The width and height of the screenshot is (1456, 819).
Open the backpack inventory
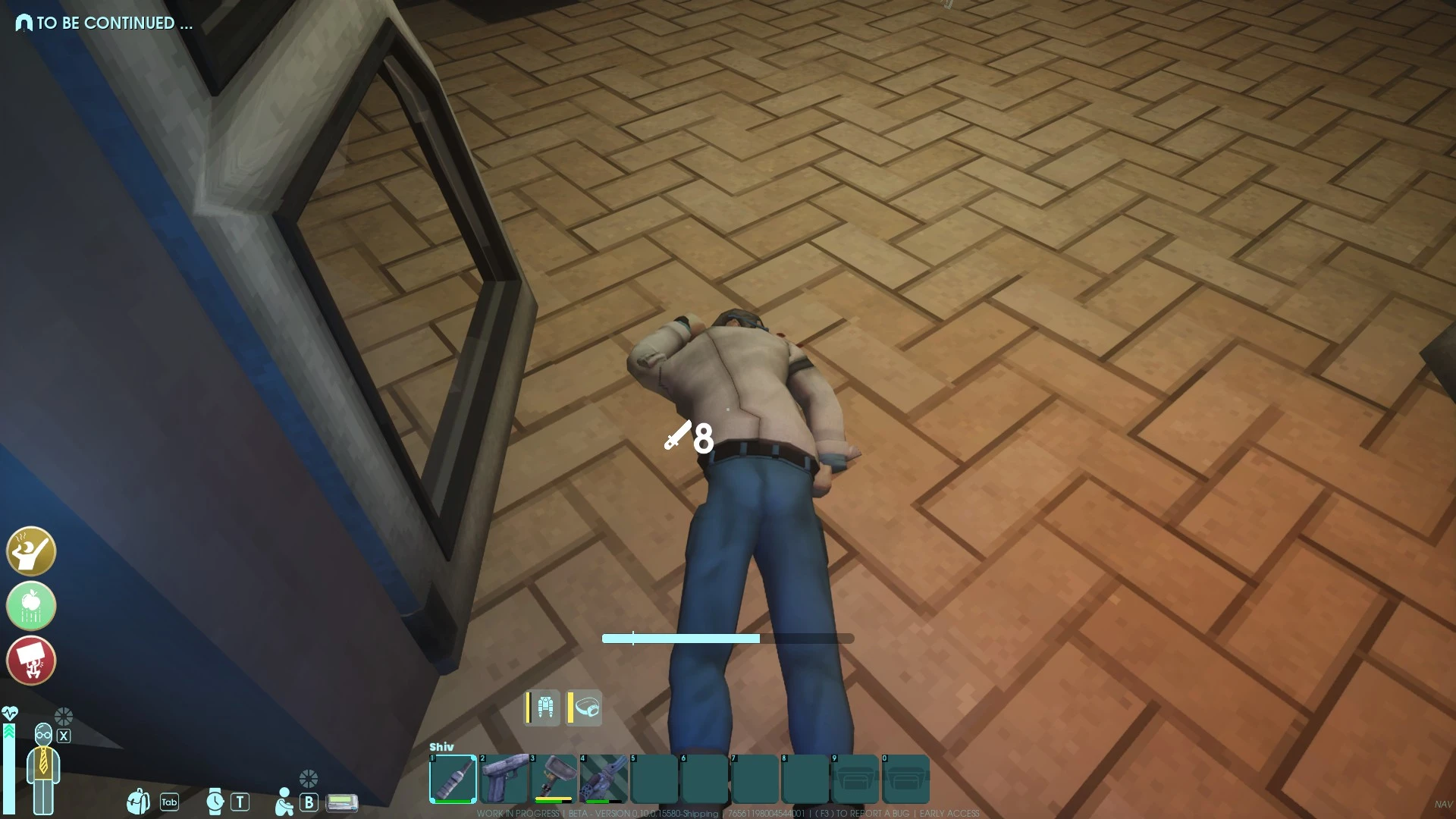click(x=139, y=801)
